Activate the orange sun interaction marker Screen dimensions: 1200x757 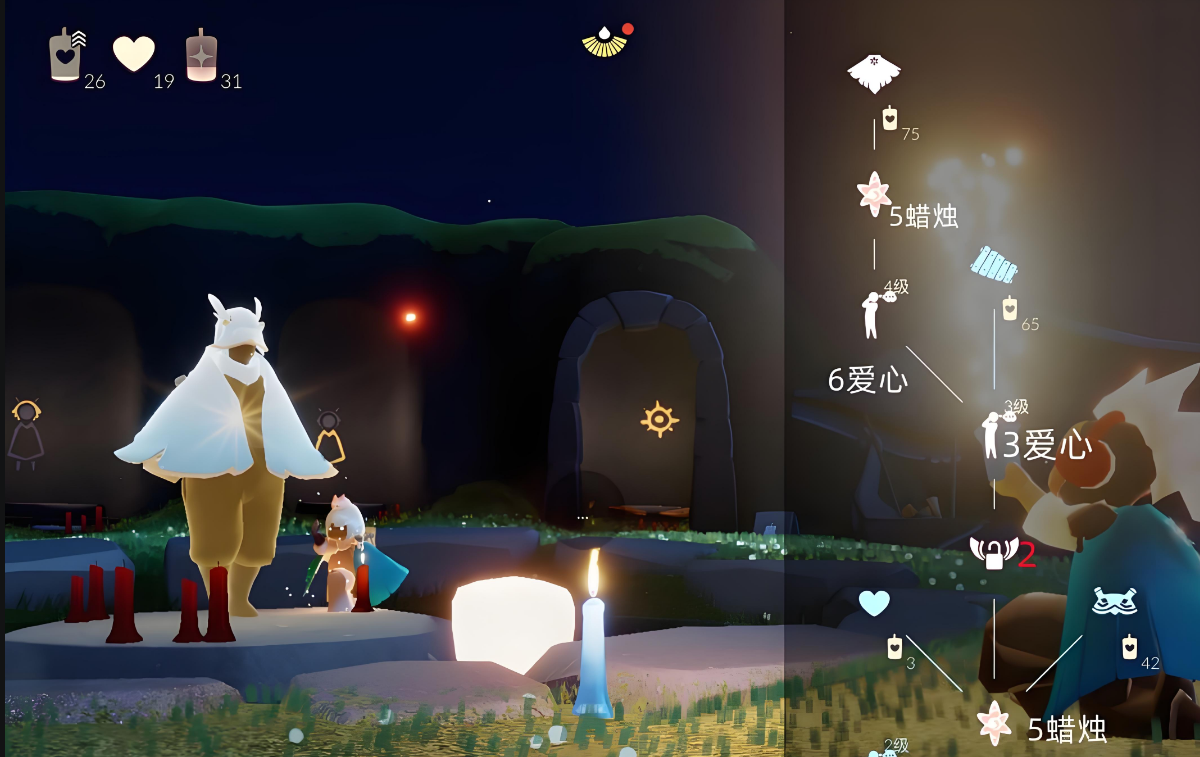click(x=659, y=419)
